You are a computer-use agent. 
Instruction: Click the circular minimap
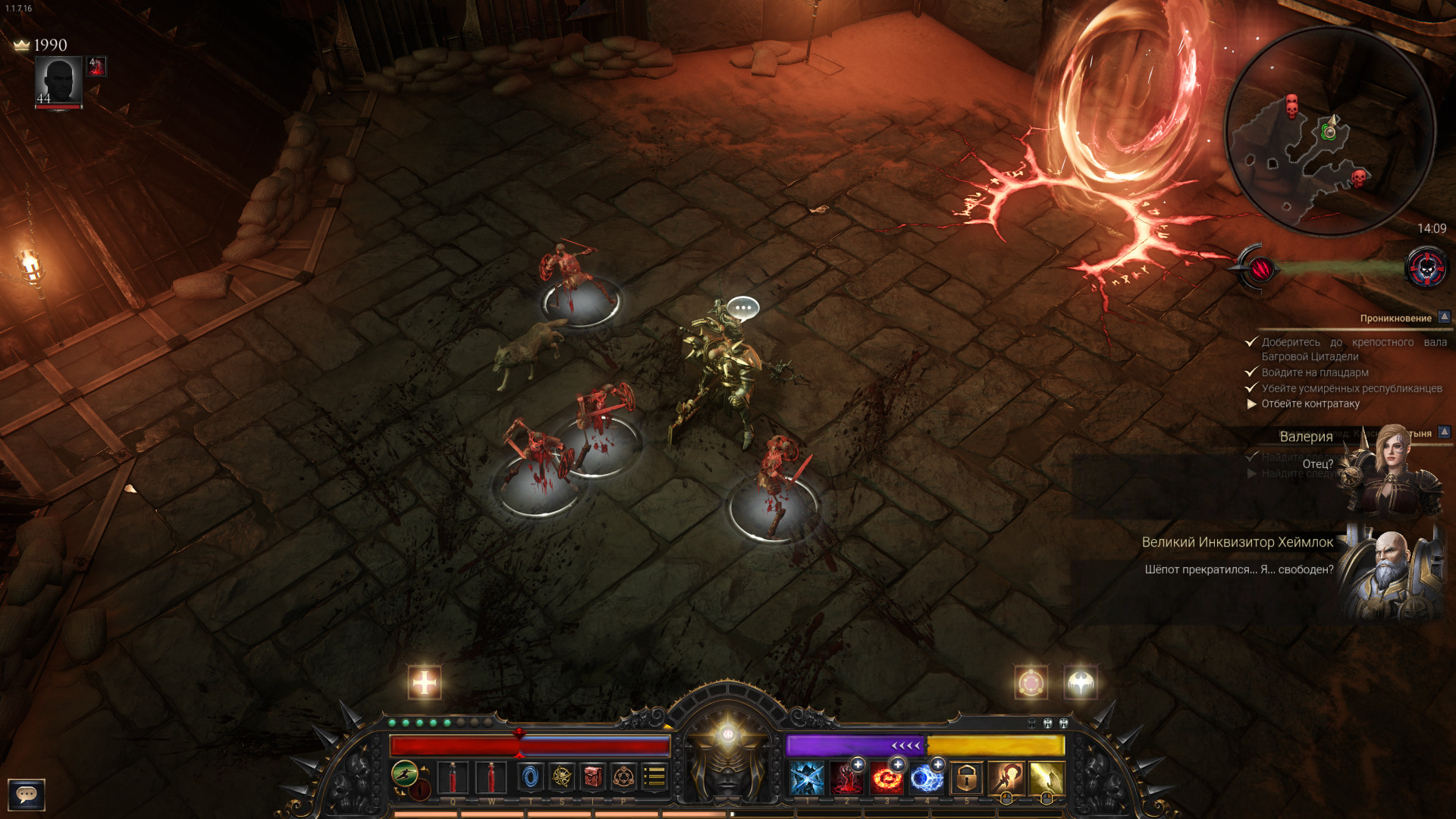1329,131
